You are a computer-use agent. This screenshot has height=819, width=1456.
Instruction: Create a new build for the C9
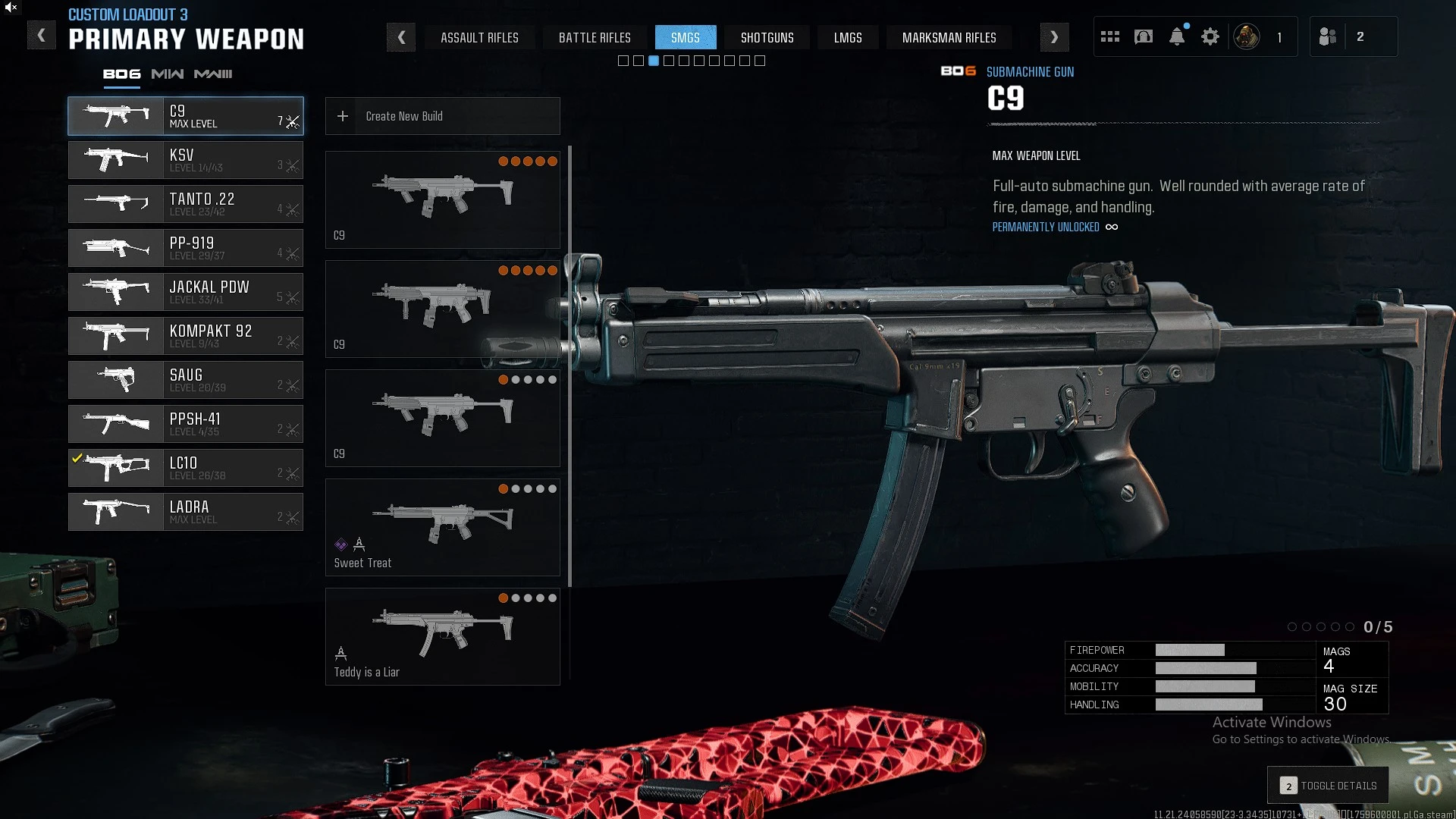pos(443,116)
